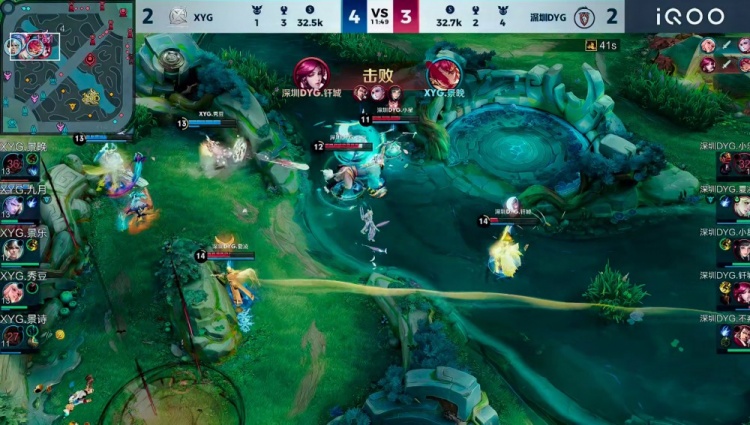Select XYG.秀豆 player portrait
The image size is (750, 425).
(x=13, y=292)
